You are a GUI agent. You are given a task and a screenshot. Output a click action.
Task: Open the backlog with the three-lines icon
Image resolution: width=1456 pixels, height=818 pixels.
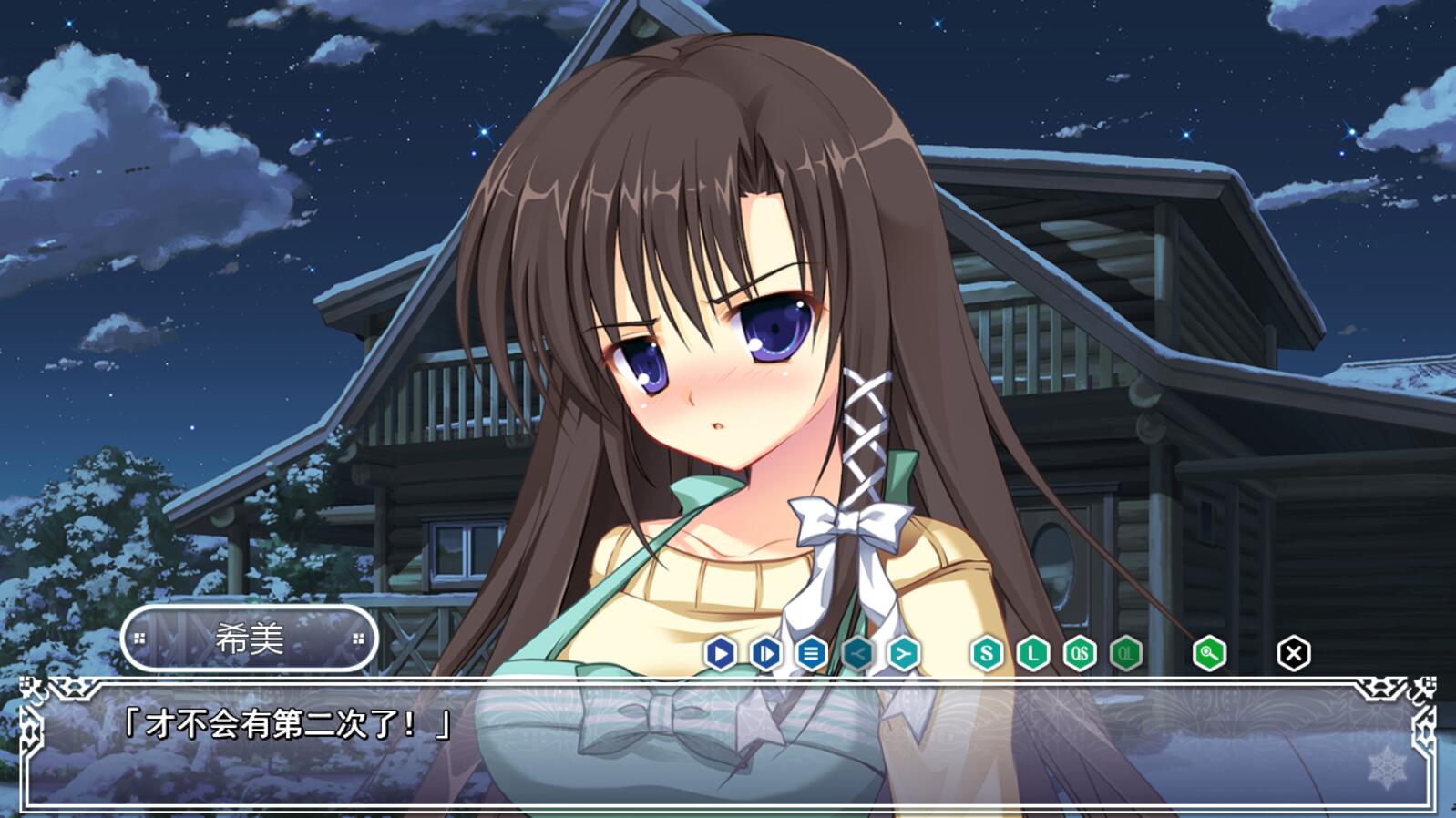tap(811, 653)
